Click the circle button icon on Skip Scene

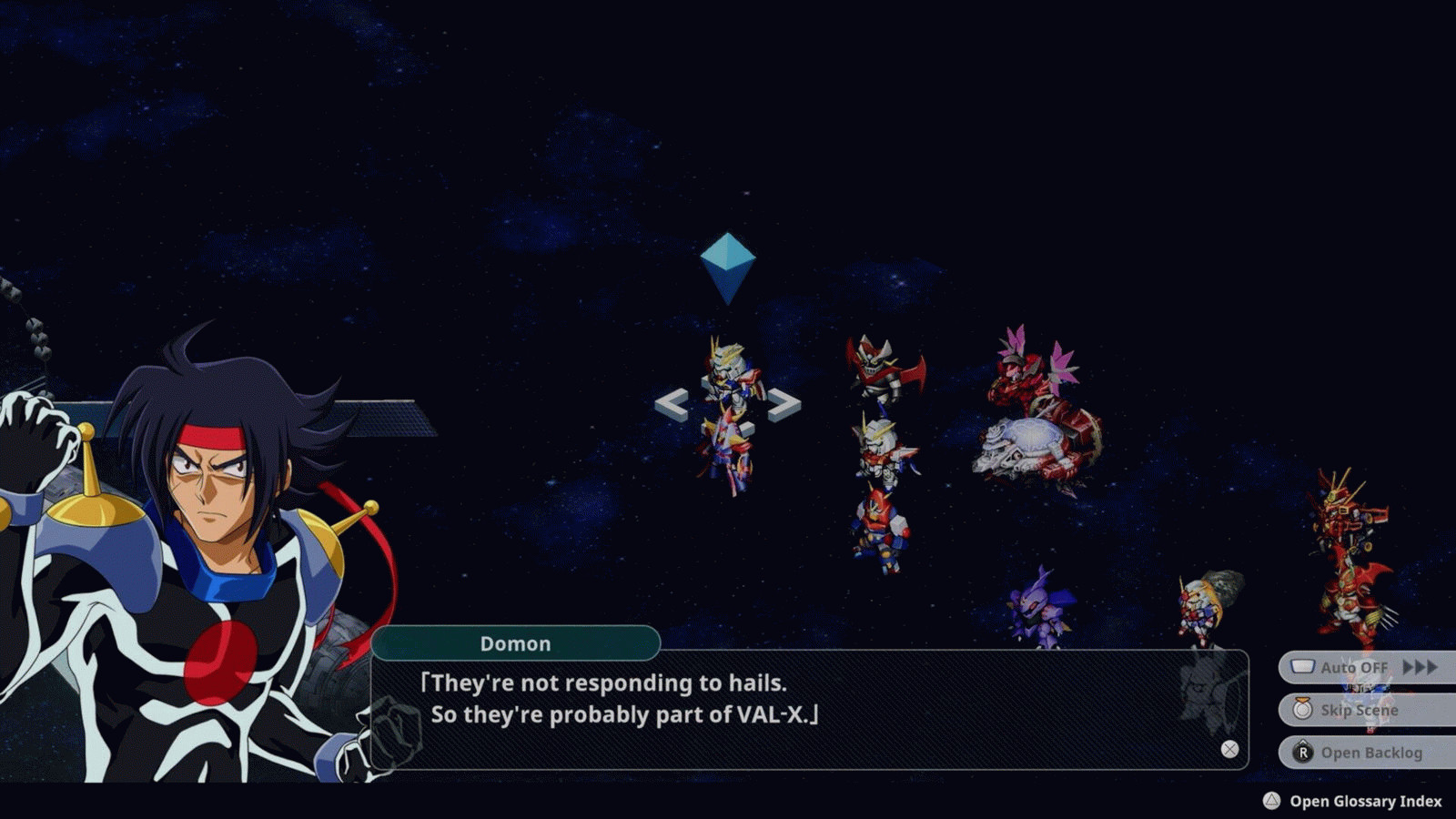pyautogui.click(x=1303, y=710)
